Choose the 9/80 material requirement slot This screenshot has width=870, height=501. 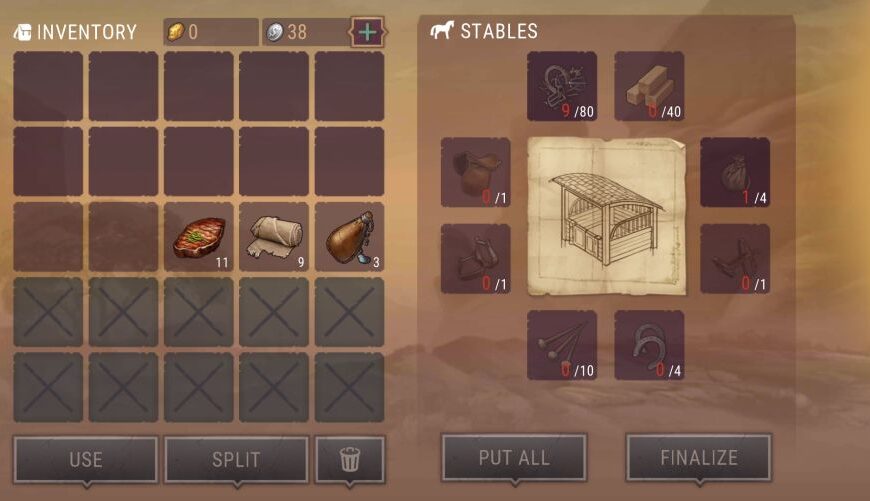(562, 86)
